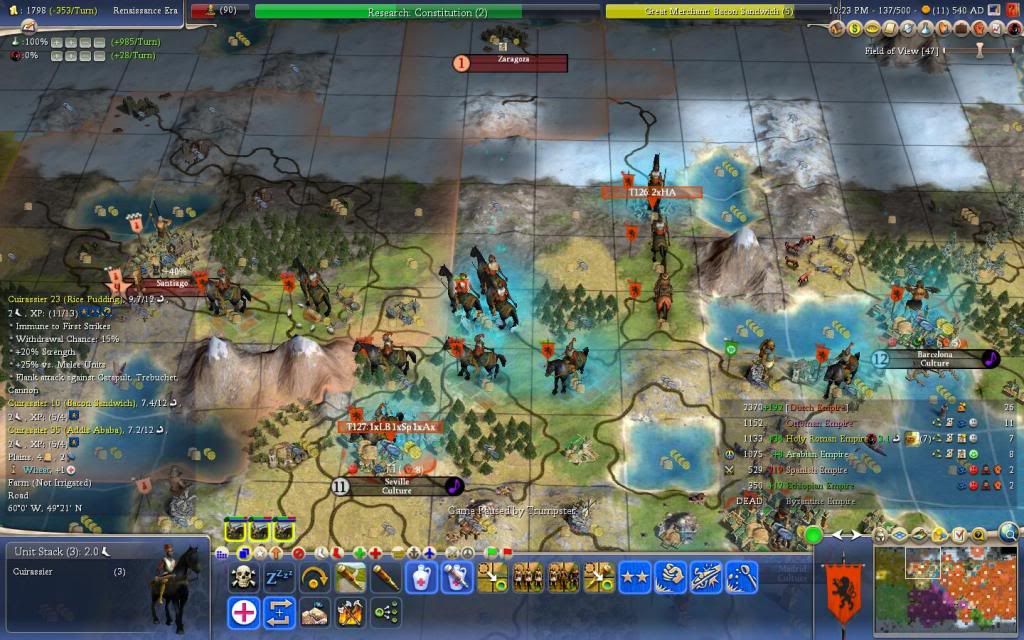Click the green end turn button
The height and width of the screenshot is (640, 1024).
point(813,535)
